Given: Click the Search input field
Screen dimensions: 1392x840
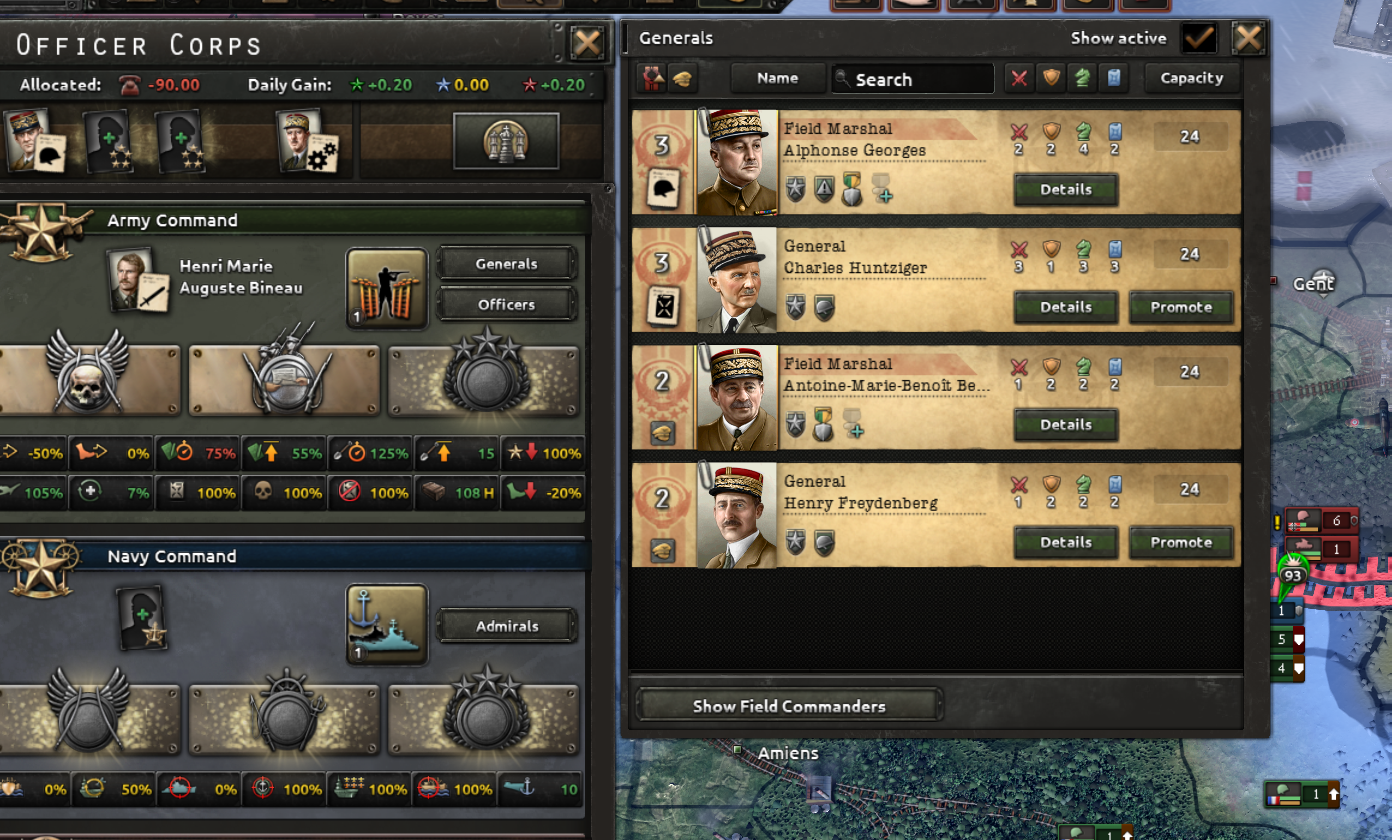Looking at the screenshot, I should (912, 78).
